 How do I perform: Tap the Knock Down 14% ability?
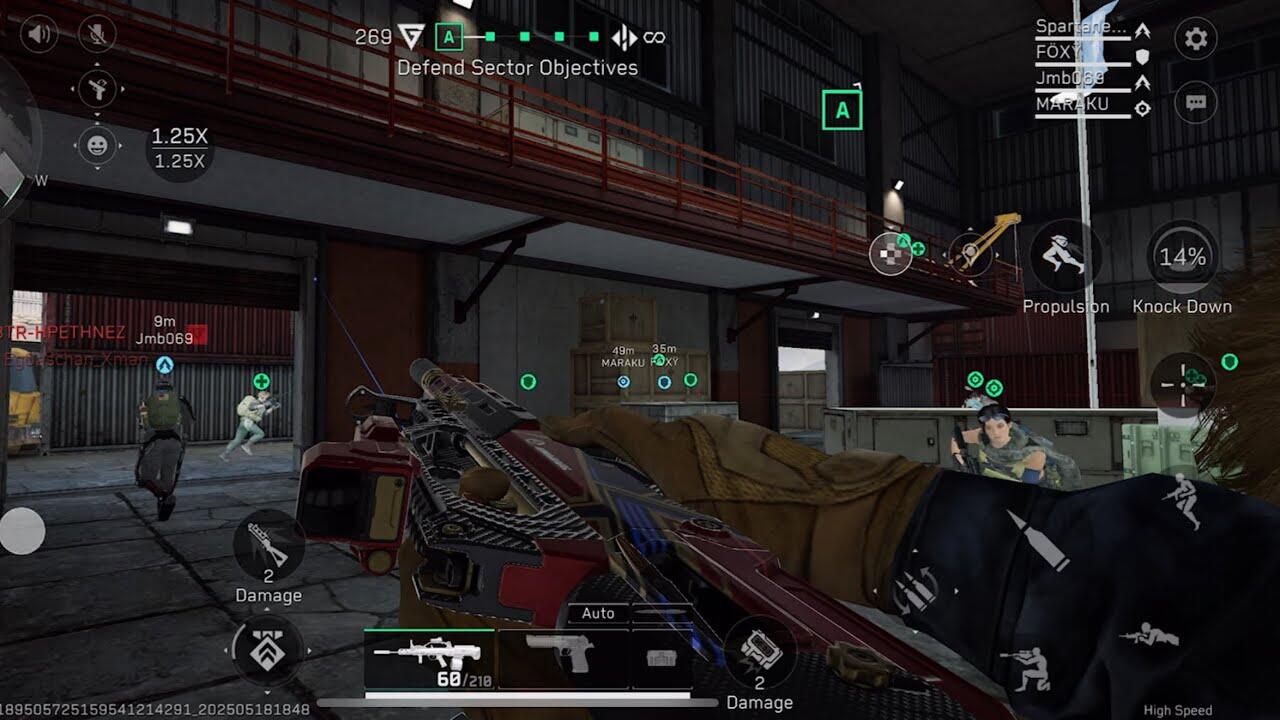click(x=1182, y=258)
